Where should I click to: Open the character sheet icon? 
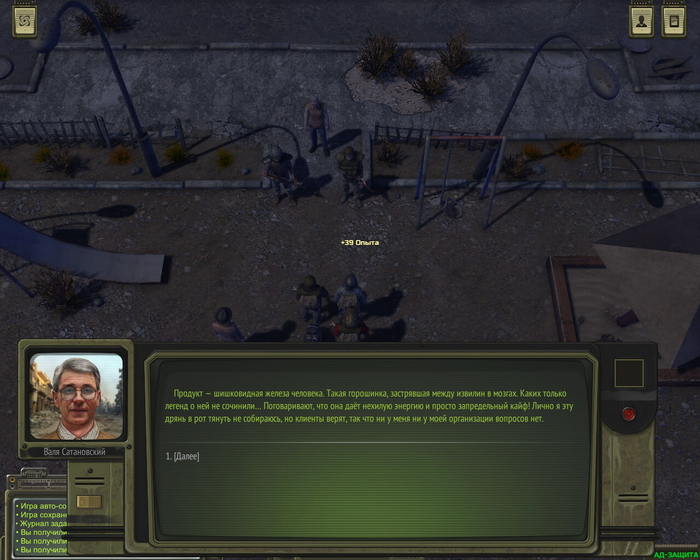(x=641, y=21)
